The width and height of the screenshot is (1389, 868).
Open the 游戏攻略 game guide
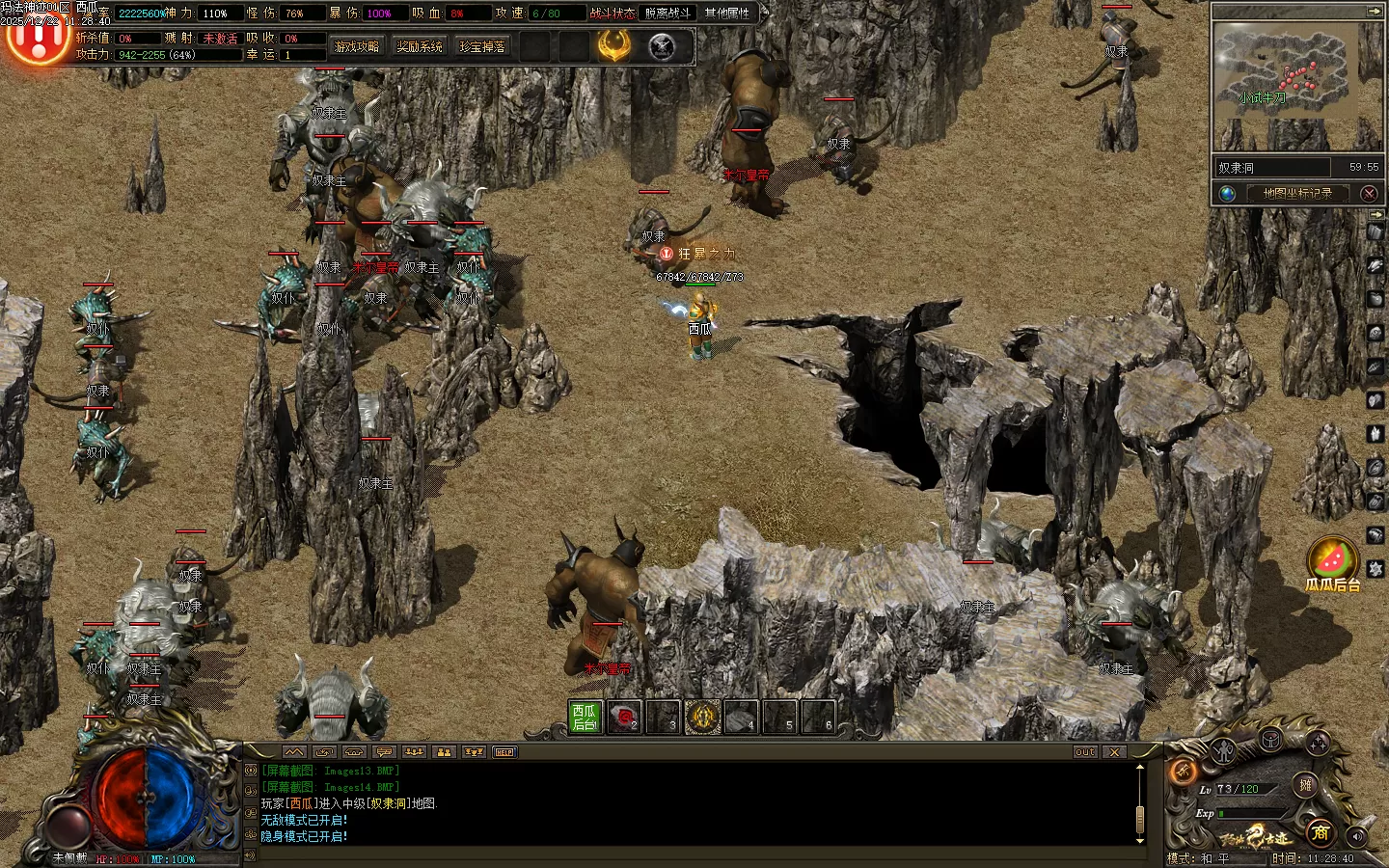click(x=357, y=46)
